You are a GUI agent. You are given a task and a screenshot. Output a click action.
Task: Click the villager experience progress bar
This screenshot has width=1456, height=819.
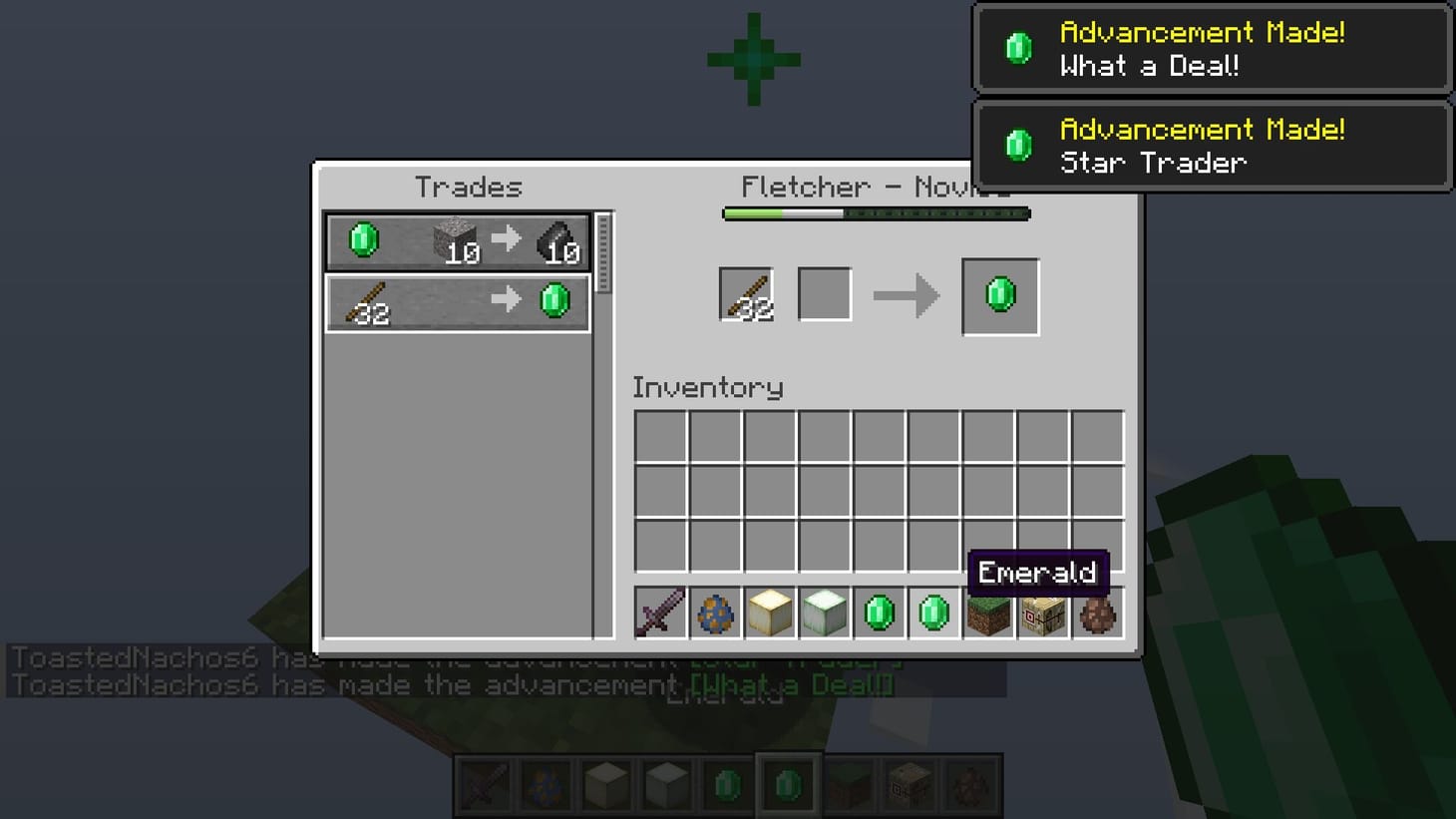(876, 212)
